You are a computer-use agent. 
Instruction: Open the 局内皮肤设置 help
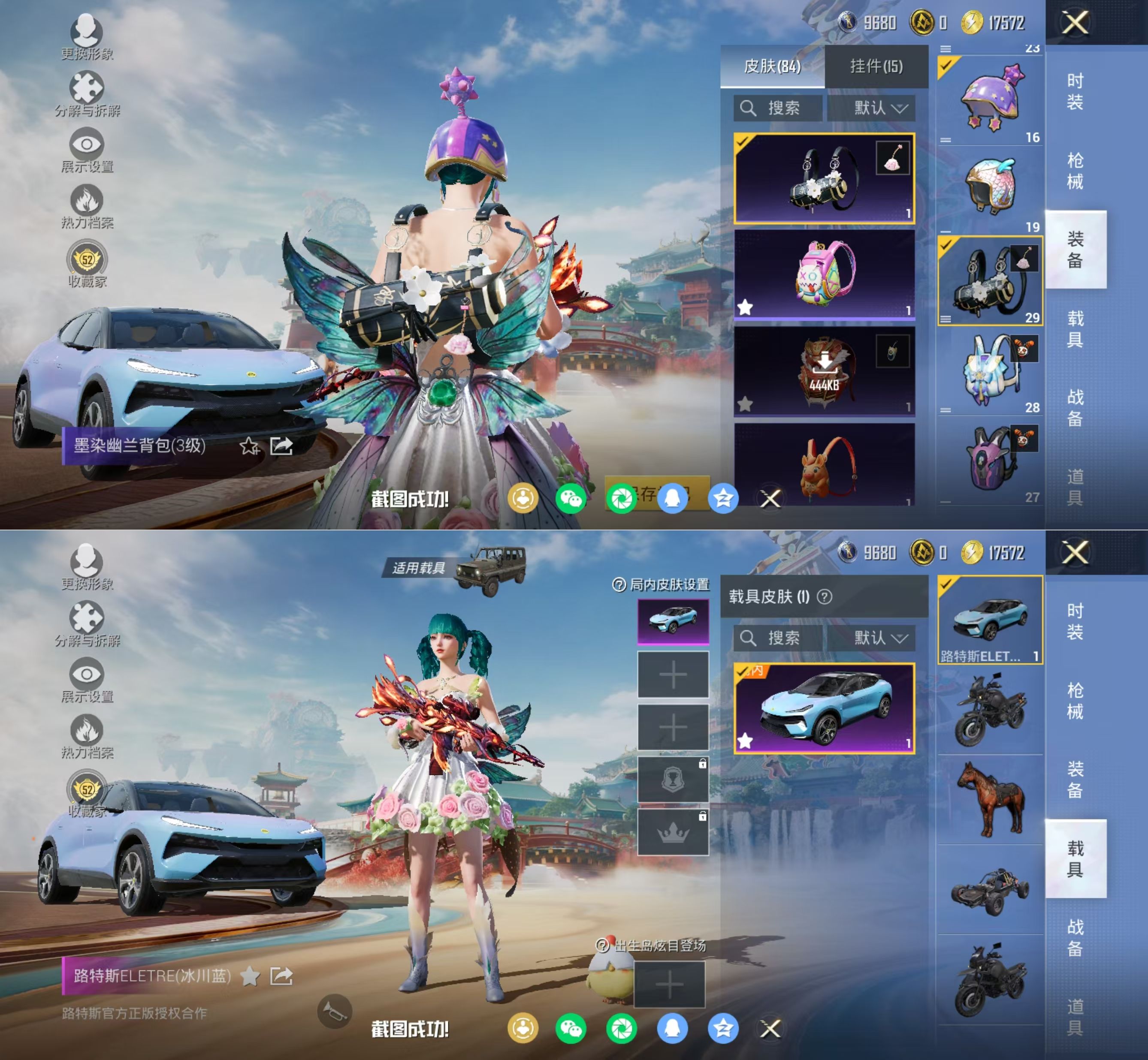(x=619, y=584)
